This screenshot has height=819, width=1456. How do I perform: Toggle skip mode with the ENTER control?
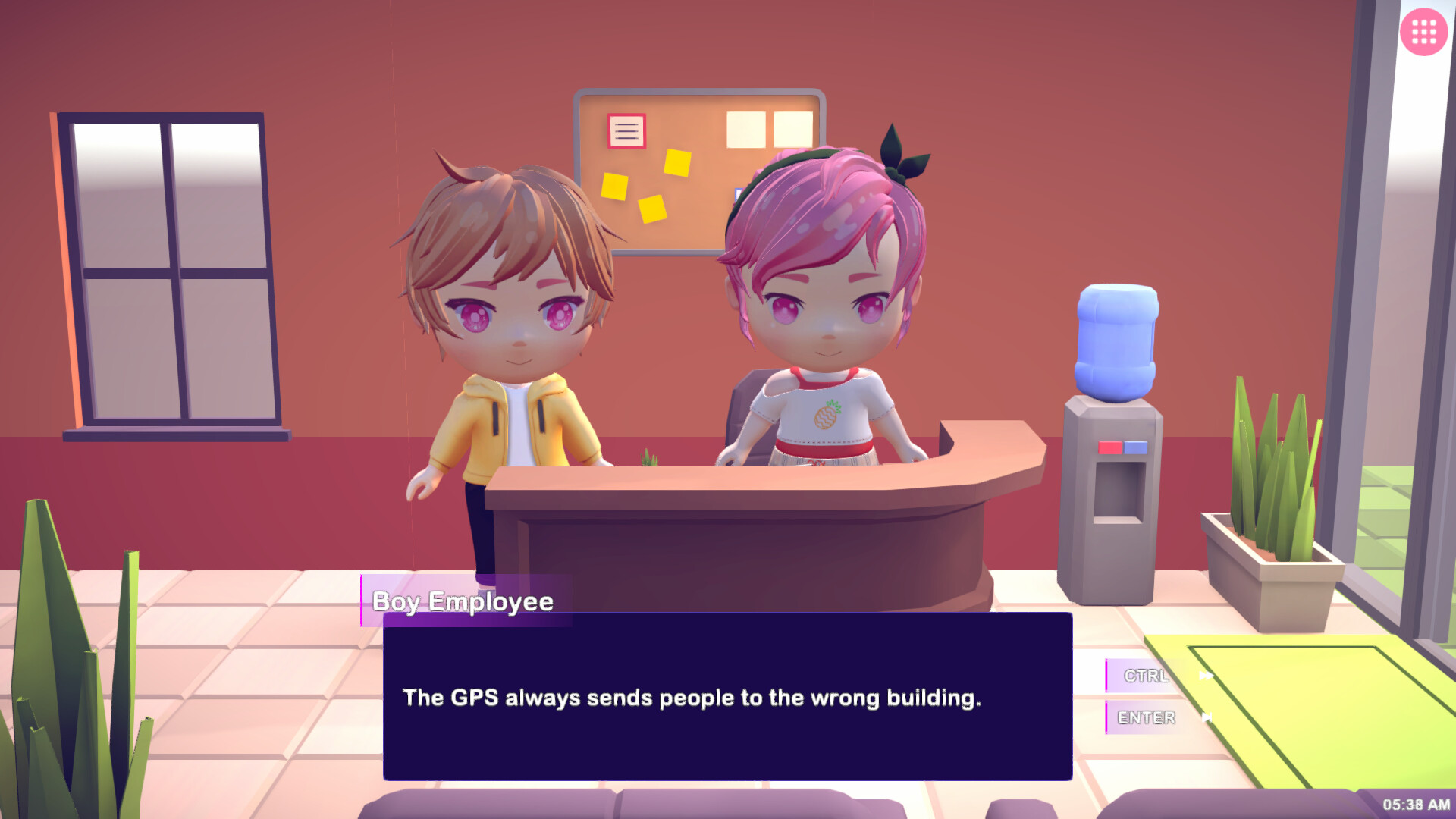(1147, 717)
